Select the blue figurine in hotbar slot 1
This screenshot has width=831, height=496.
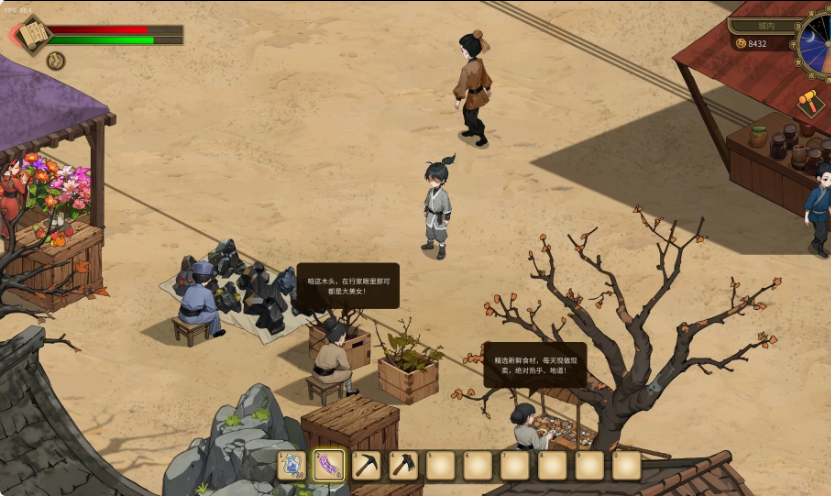291,465
